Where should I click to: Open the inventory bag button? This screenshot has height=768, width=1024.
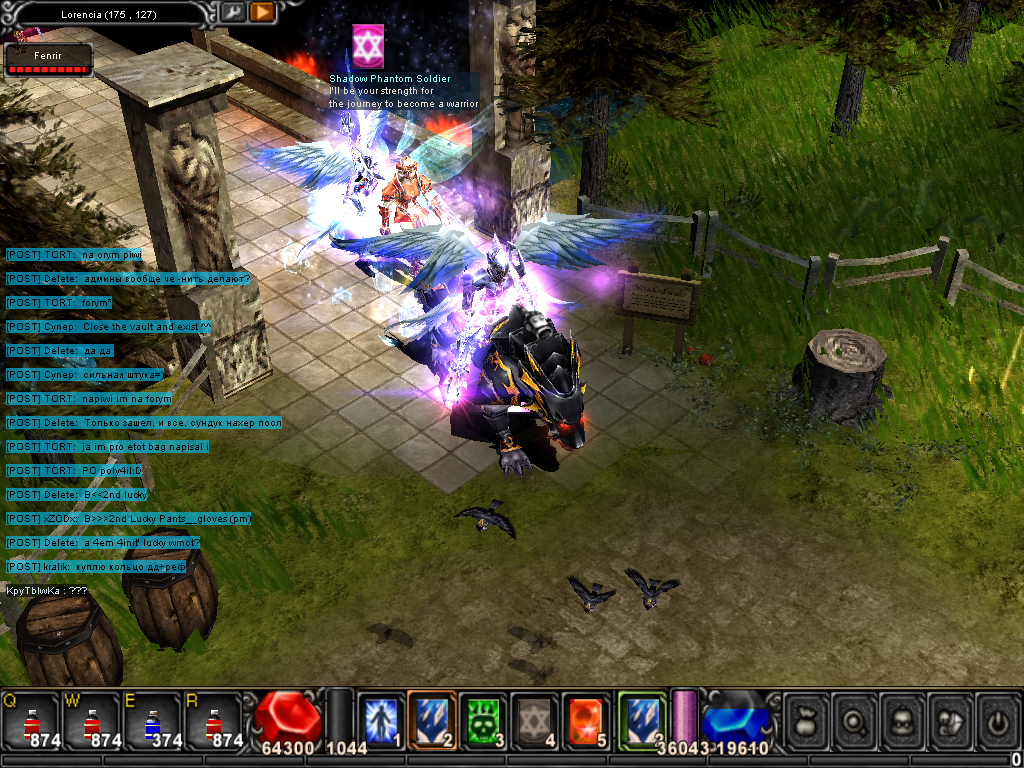point(807,721)
